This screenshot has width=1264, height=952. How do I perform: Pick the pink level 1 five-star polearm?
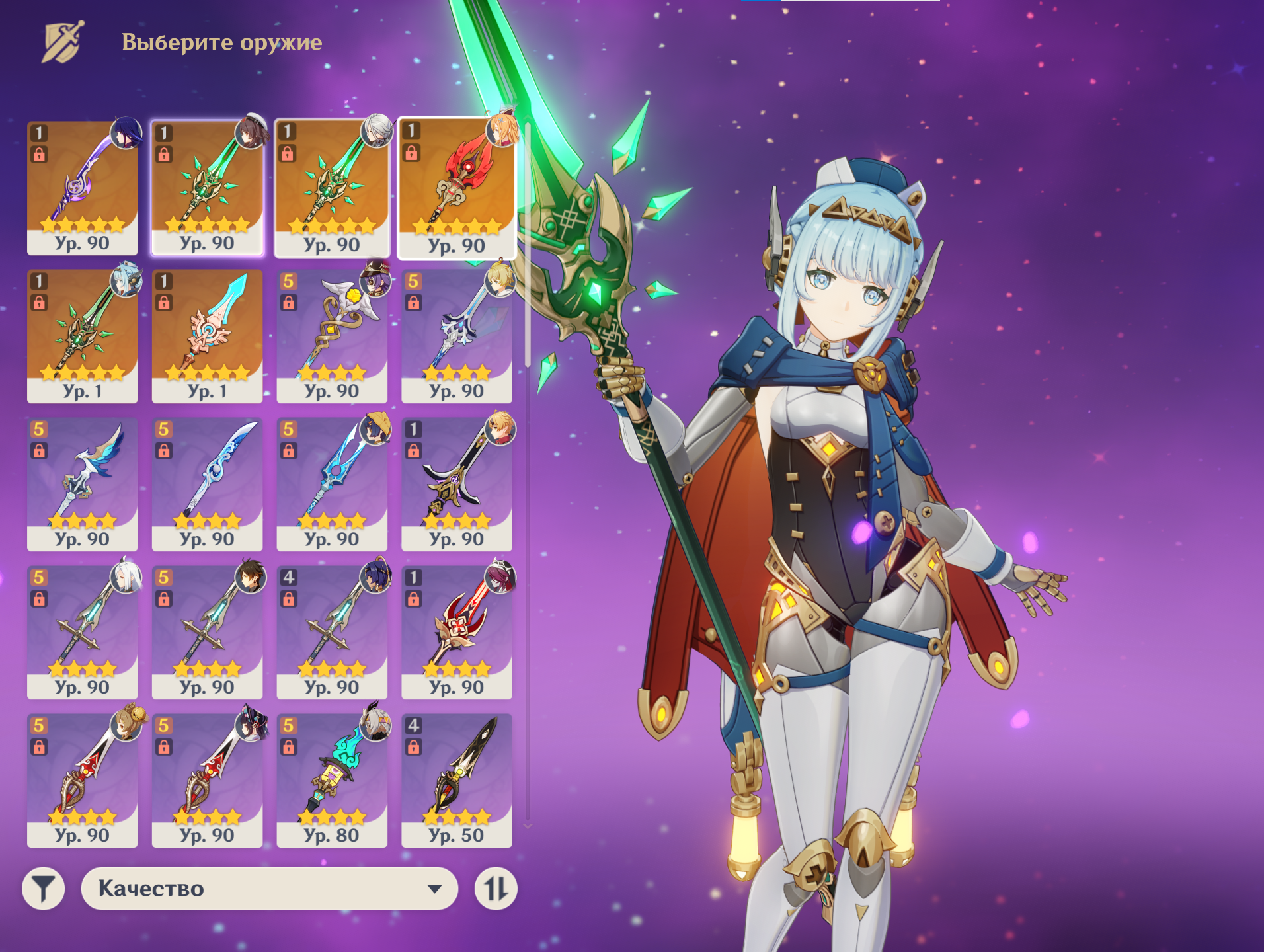tap(207, 335)
